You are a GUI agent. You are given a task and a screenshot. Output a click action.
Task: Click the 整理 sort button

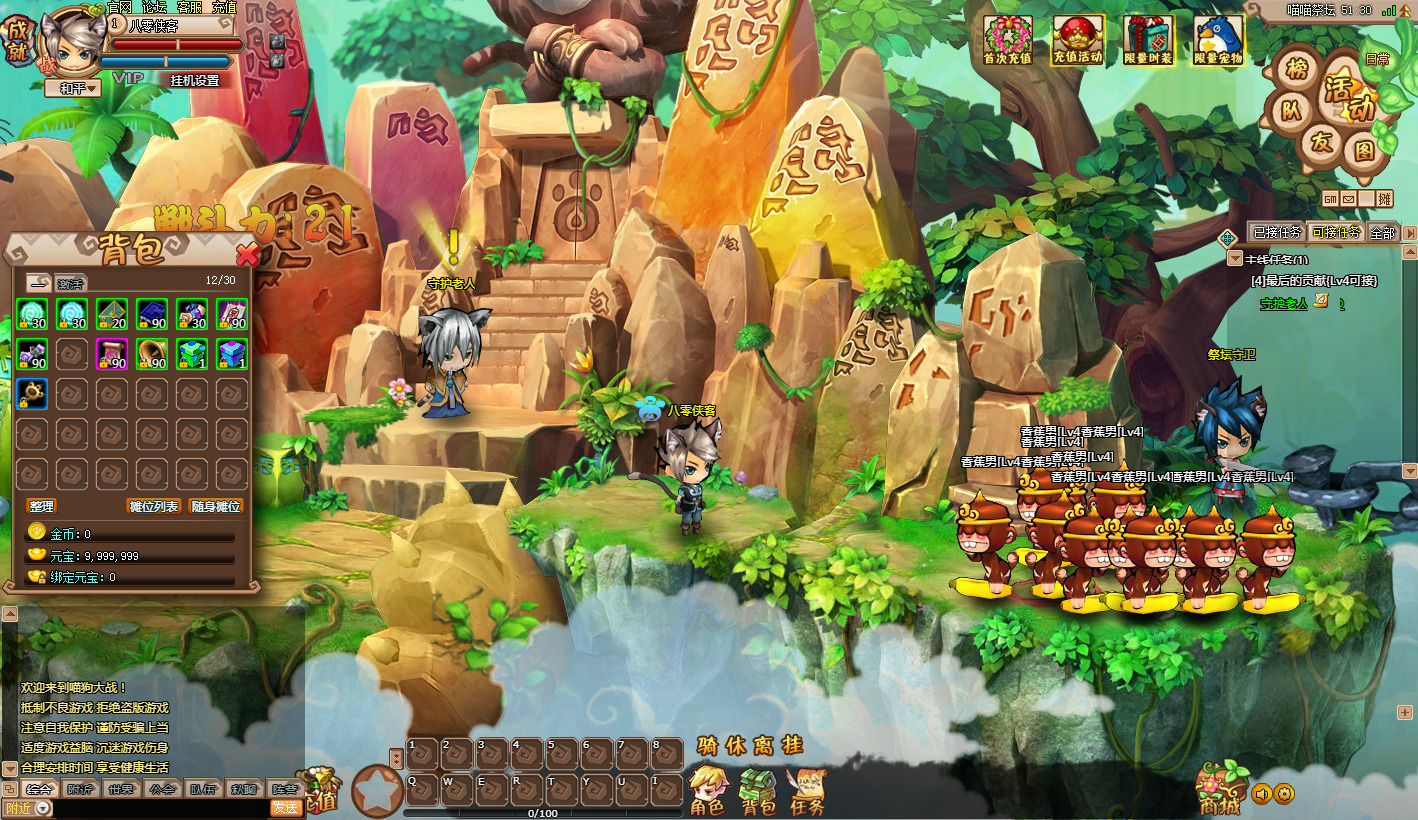point(41,507)
